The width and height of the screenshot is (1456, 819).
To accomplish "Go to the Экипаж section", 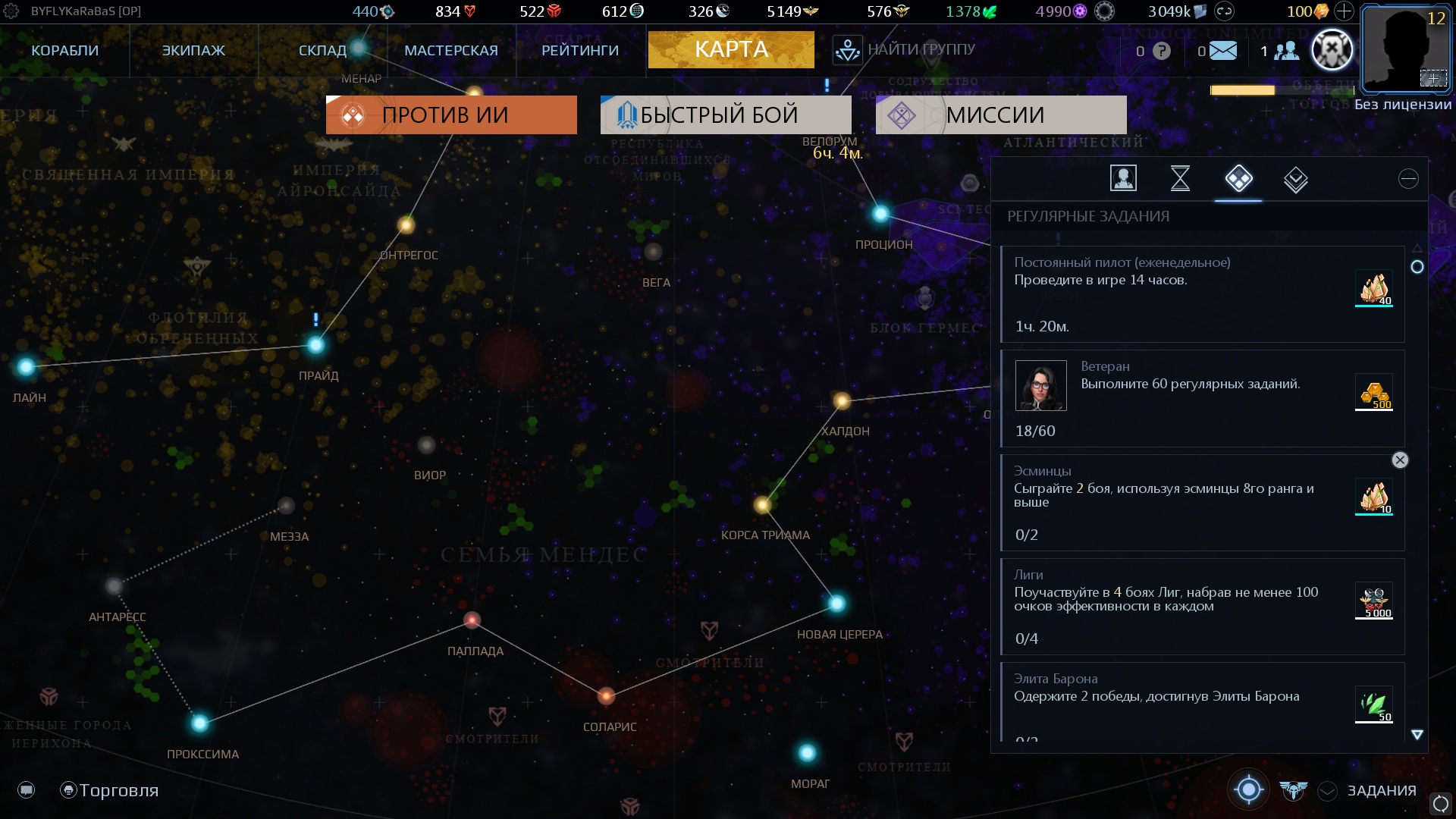I will point(193,50).
